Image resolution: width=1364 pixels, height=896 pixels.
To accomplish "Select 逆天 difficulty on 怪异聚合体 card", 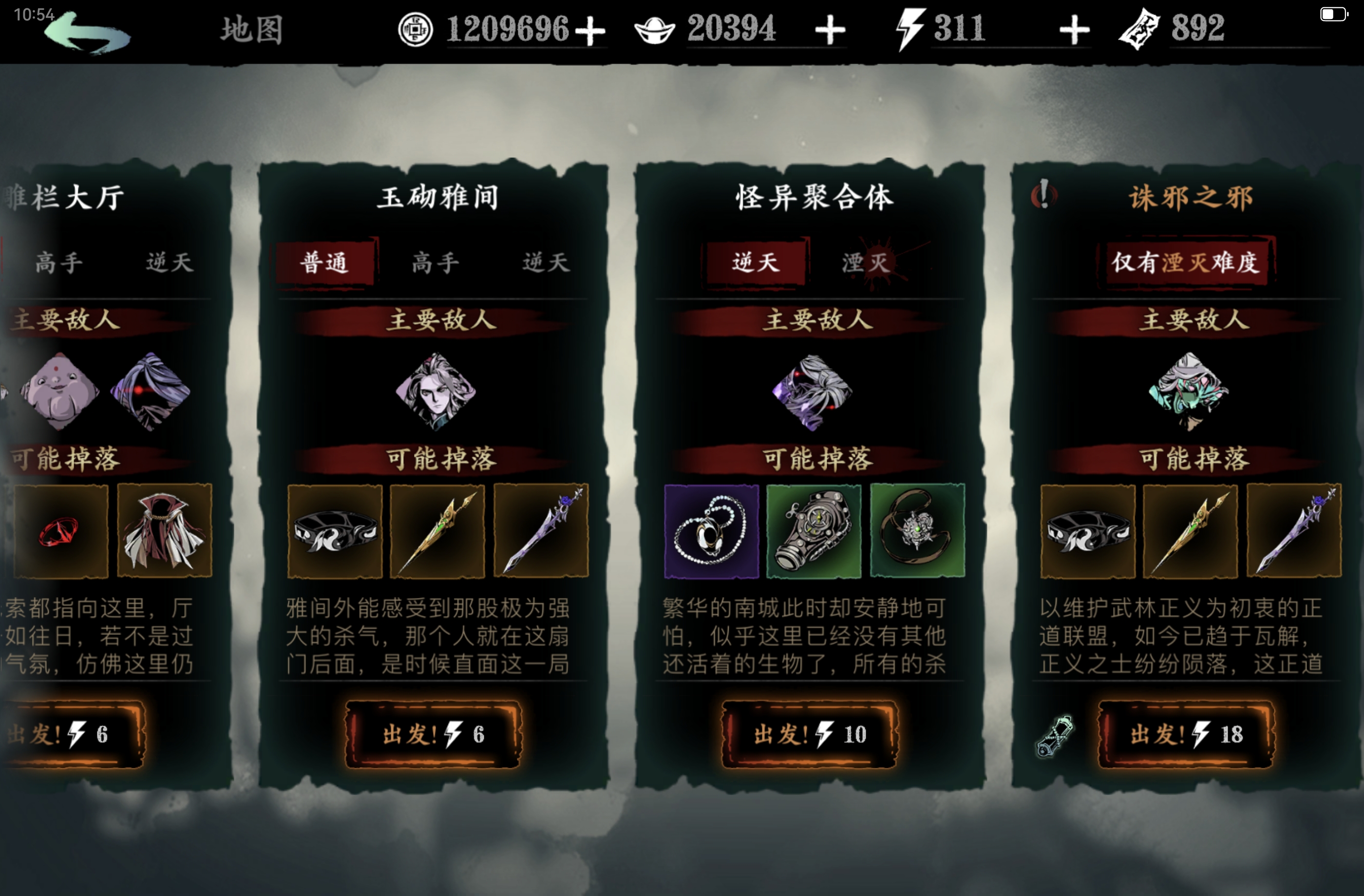I will point(756,263).
